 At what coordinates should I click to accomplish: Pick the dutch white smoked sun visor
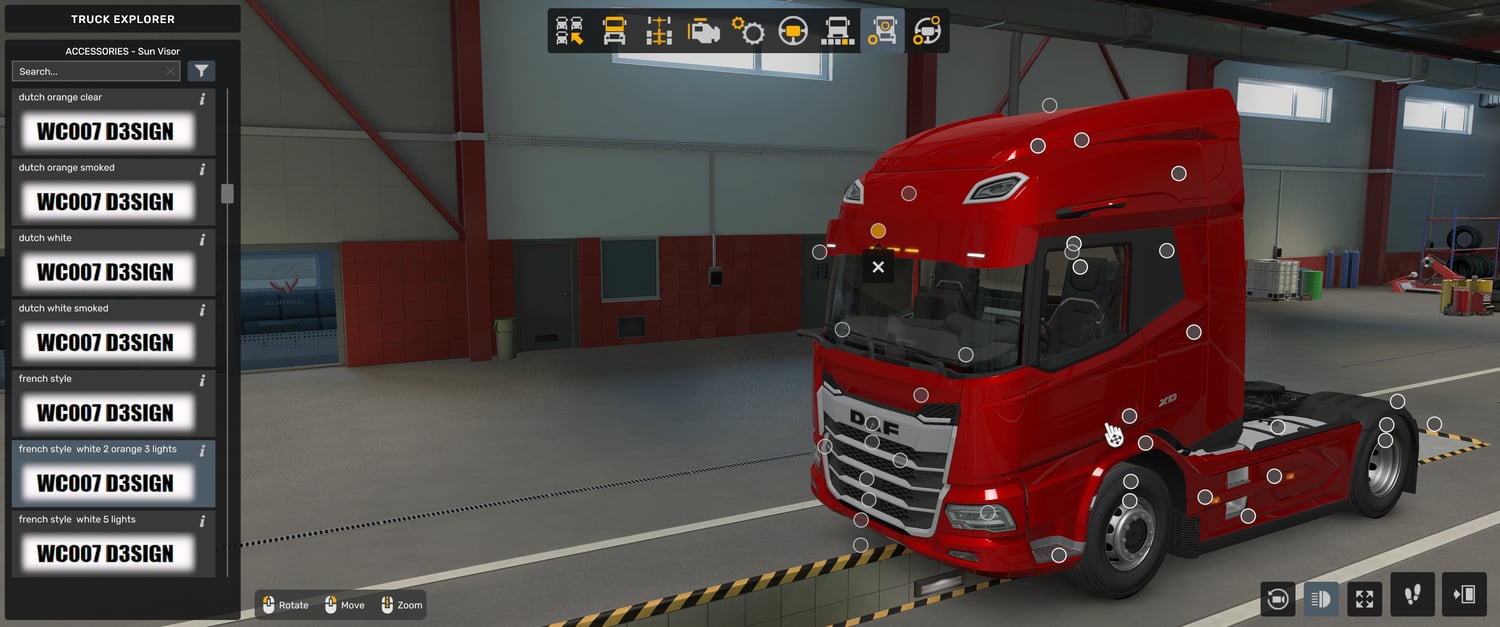(x=104, y=341)
